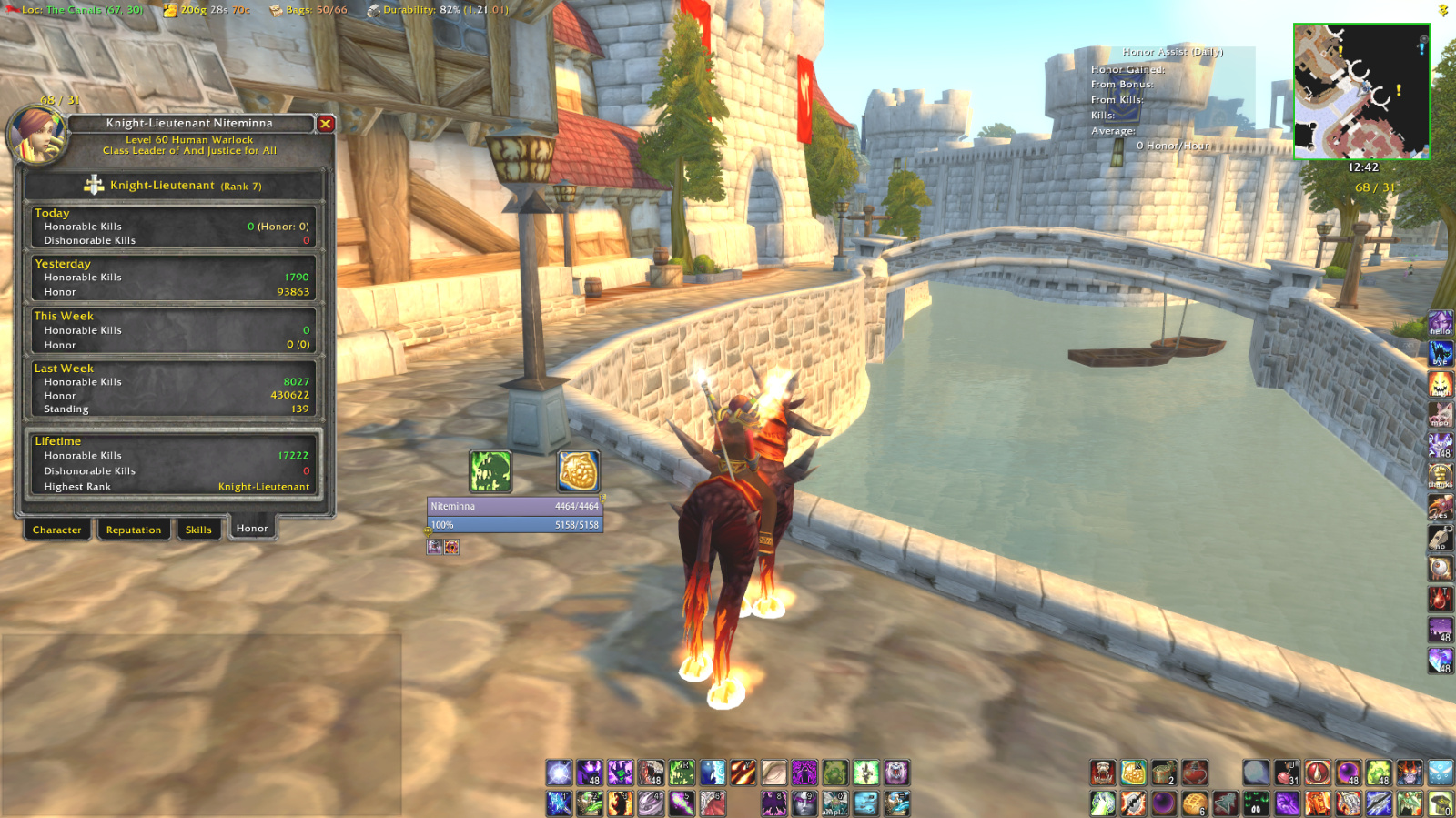Use the drum item with count 2
Screen dimensions: 1456x818
(x=1163, y=773)
